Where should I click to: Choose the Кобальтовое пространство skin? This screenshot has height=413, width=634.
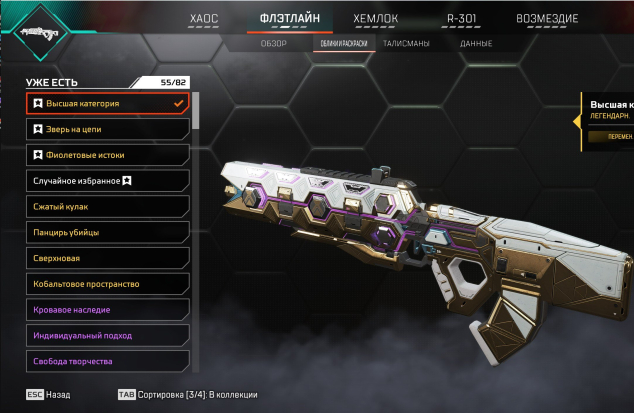[107, 284]
